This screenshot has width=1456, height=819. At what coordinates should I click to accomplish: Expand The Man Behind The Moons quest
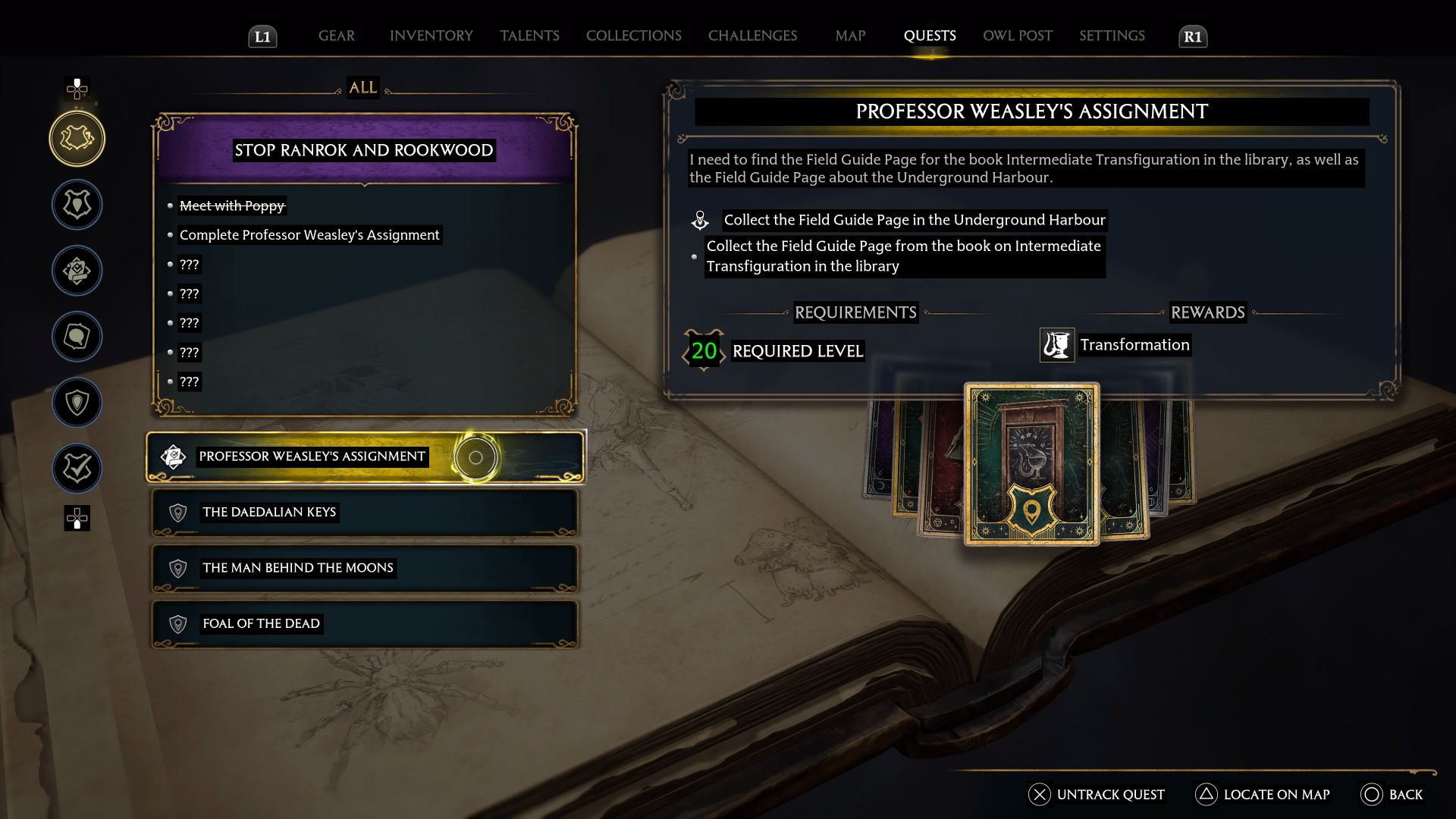(x=364, y=568)
